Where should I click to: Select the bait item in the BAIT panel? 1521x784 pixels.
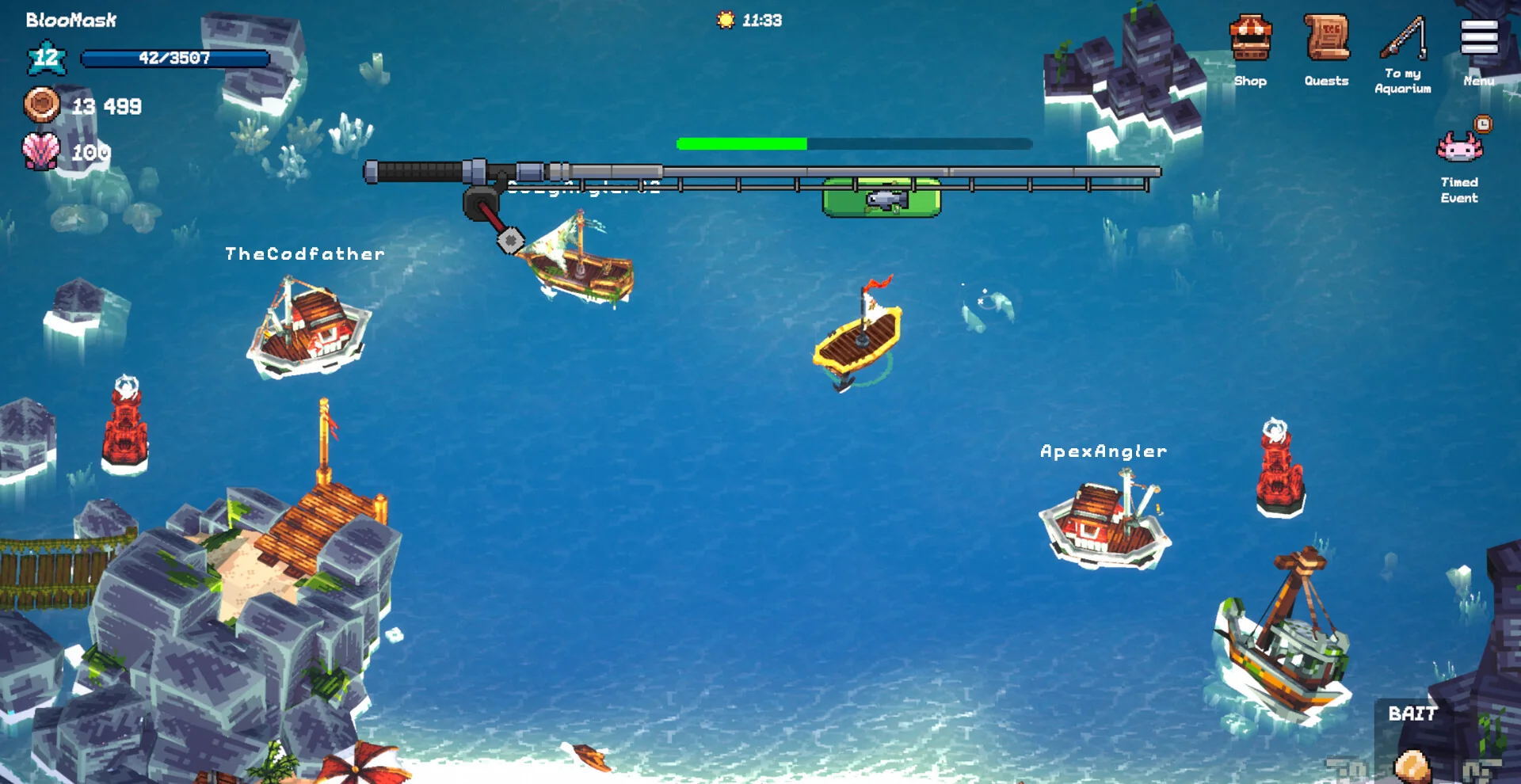(1411, 765)
